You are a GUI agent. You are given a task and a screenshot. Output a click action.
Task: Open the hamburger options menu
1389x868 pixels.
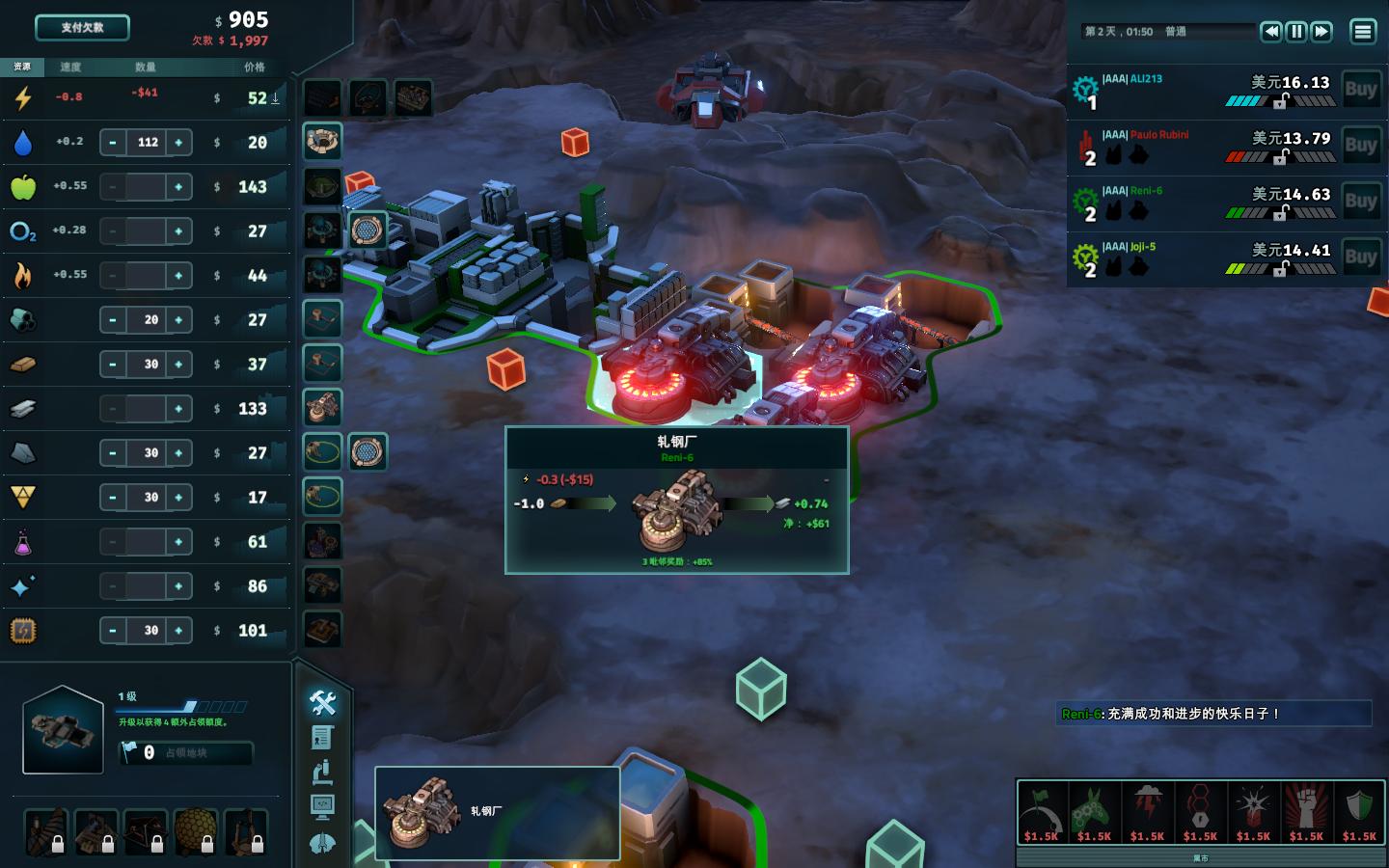[x=1362, y=32]
